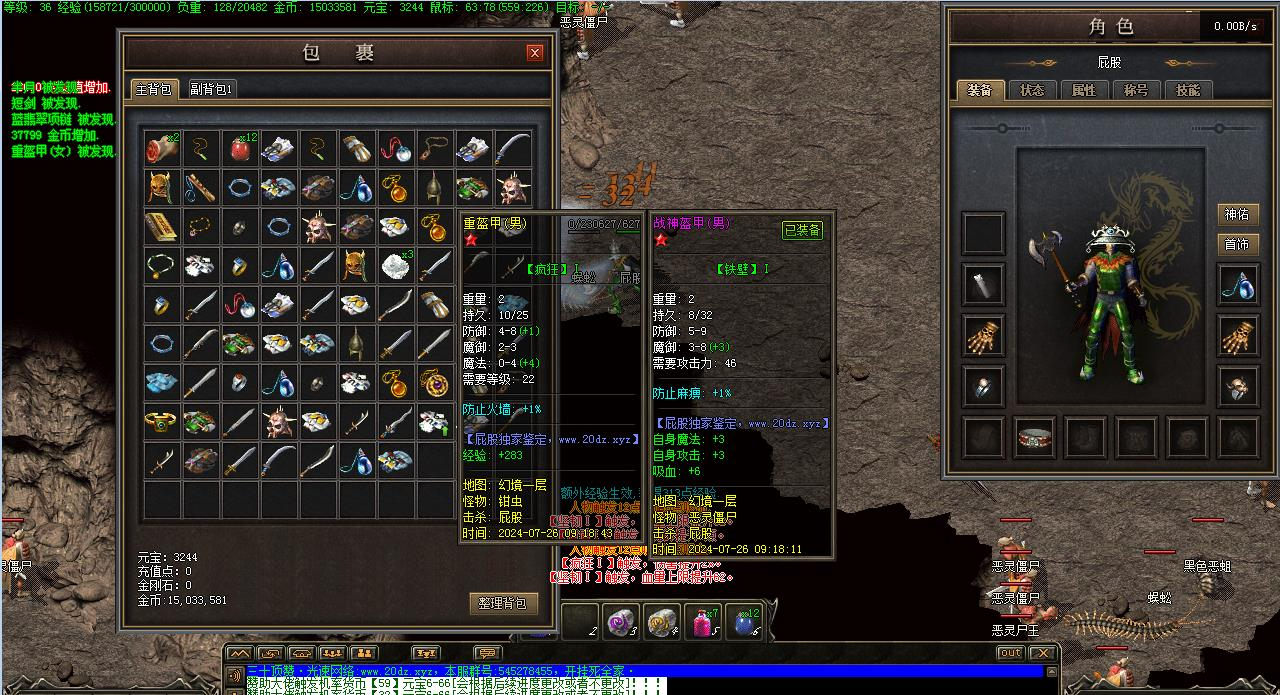Click the chat panel's out button
Viewport: 1280px width, 695px height.
pos(1010,653)
